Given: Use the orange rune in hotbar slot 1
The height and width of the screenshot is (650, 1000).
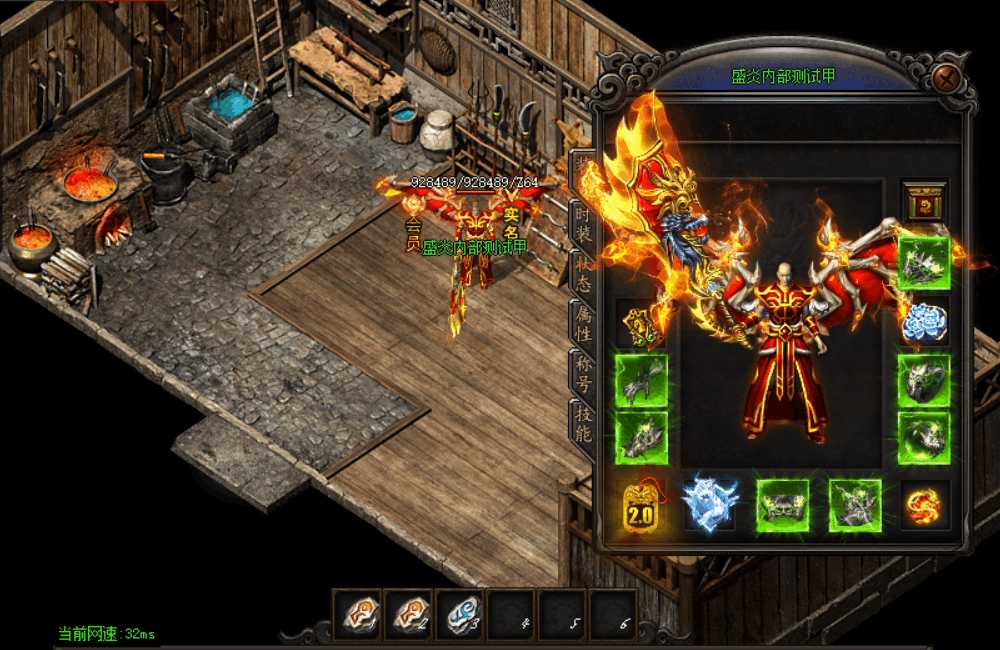Looking at the screenshot, I should (x=358, y=613).
